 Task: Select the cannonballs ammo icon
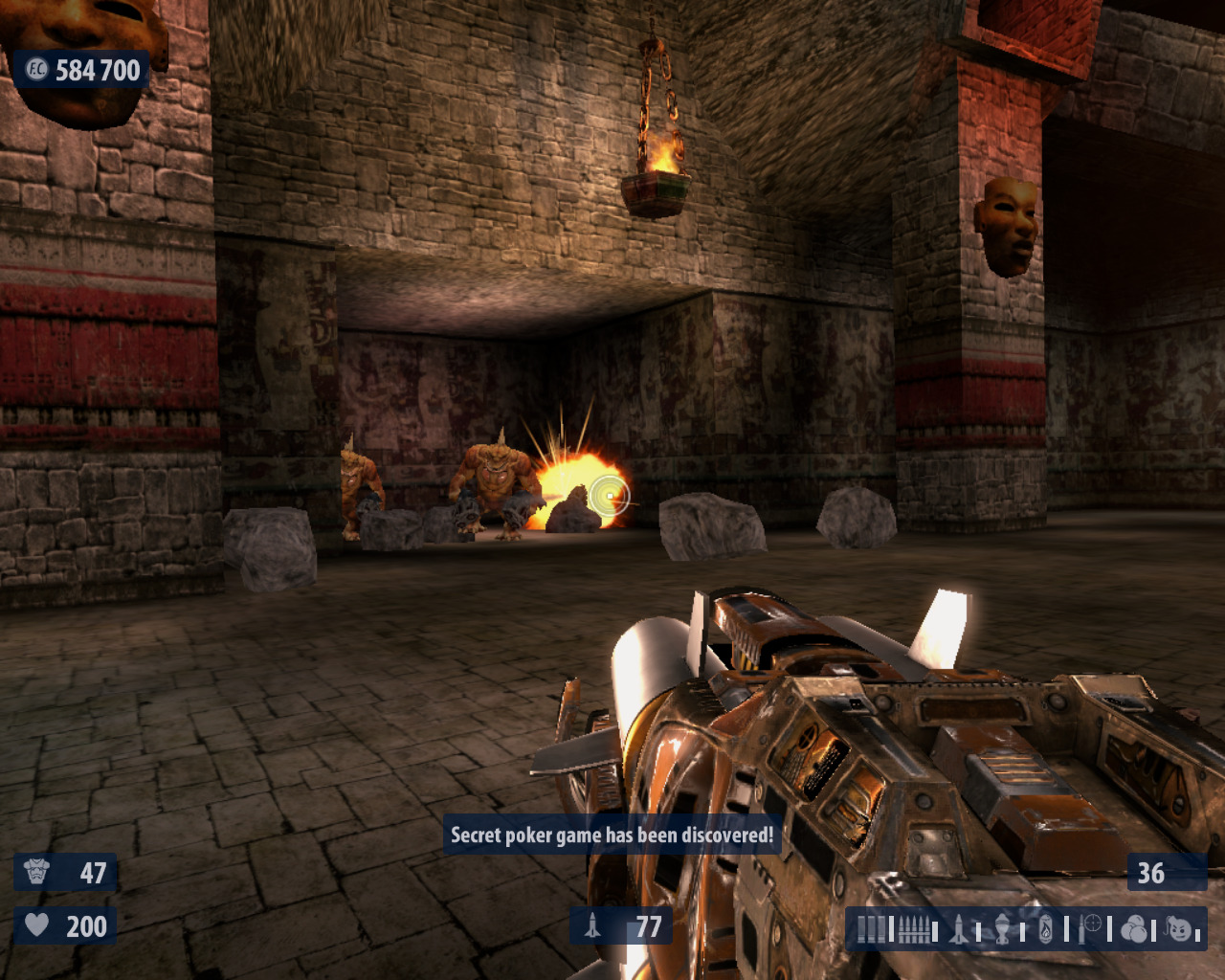pyautogui.click(x=1134, y=928)
